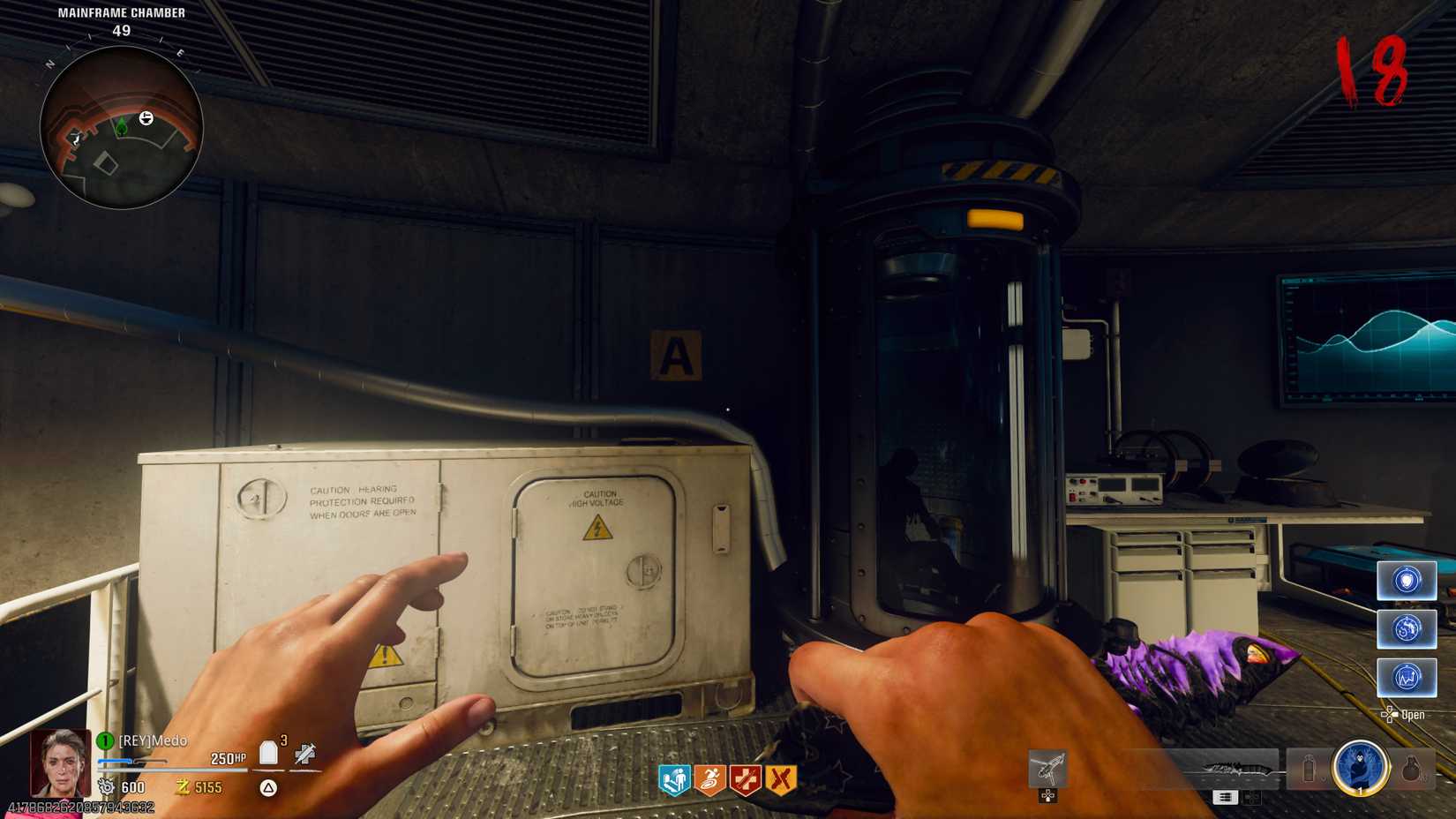Activate the Aether Shroud field upgrade icon
This screenshot has height=819, width=1456.
pyautogui.click(x=1359, y=770)
